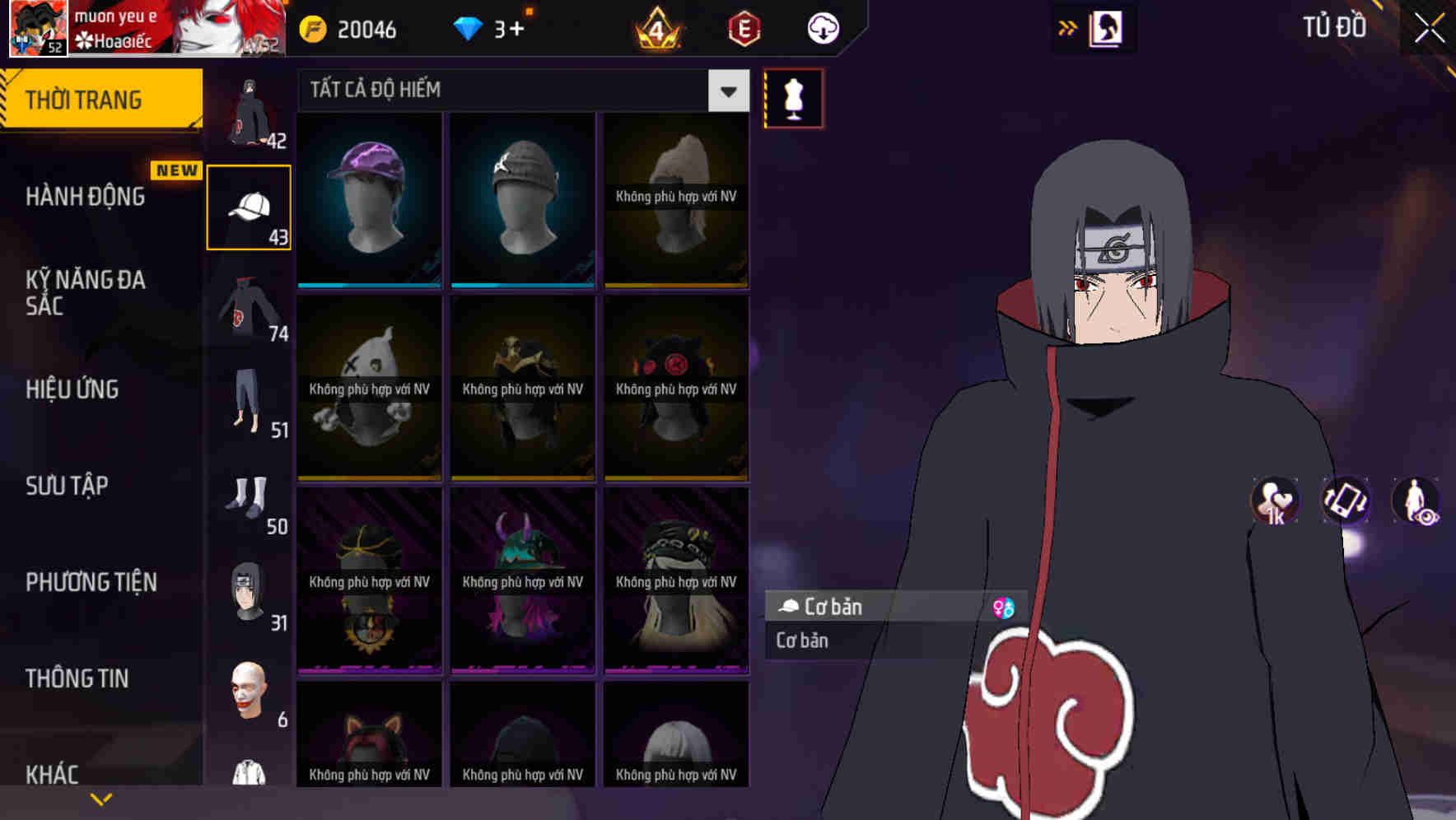Click the E badge icon on top bar
Screen dimensions: 1456x820
tap(744, 28)
